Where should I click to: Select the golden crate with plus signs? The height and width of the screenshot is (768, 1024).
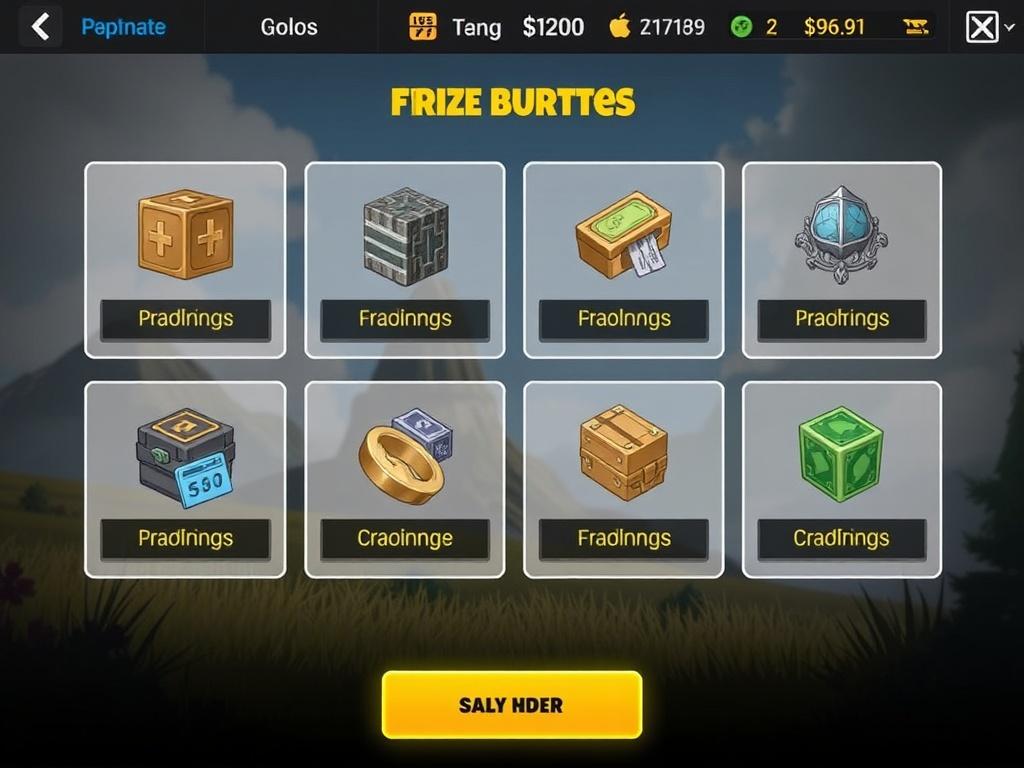185,236
